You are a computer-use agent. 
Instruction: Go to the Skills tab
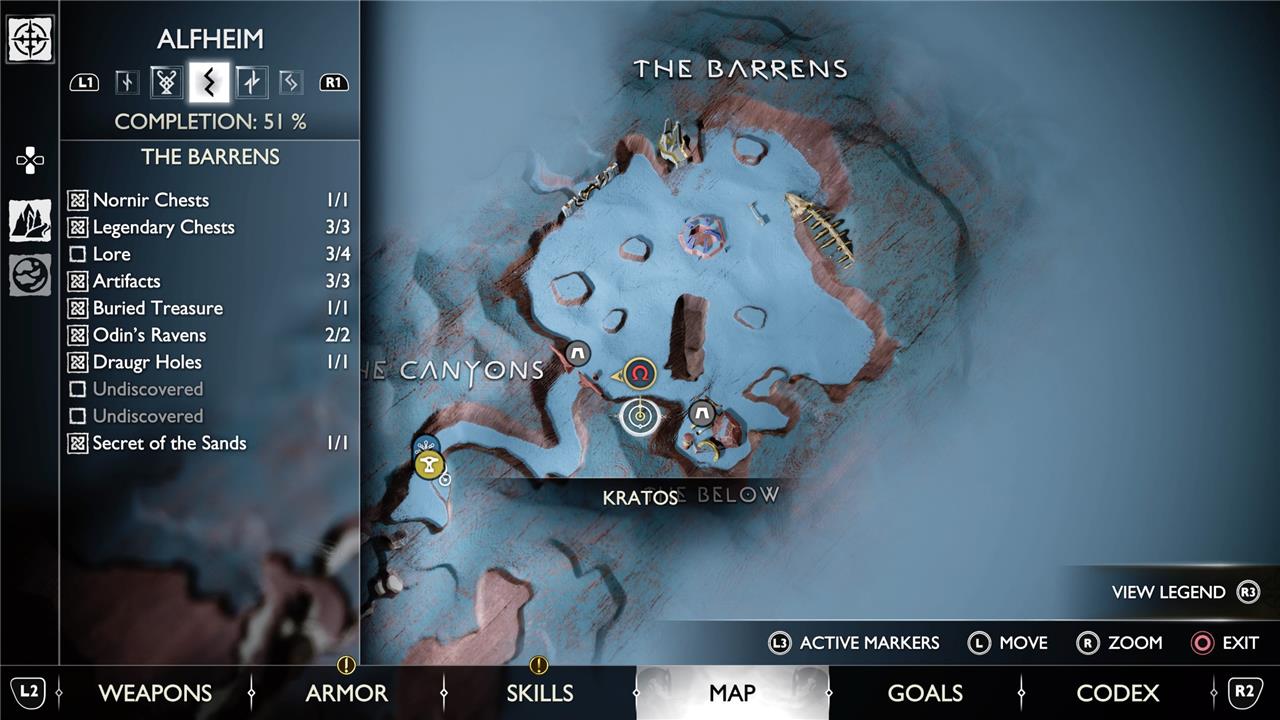539,693
